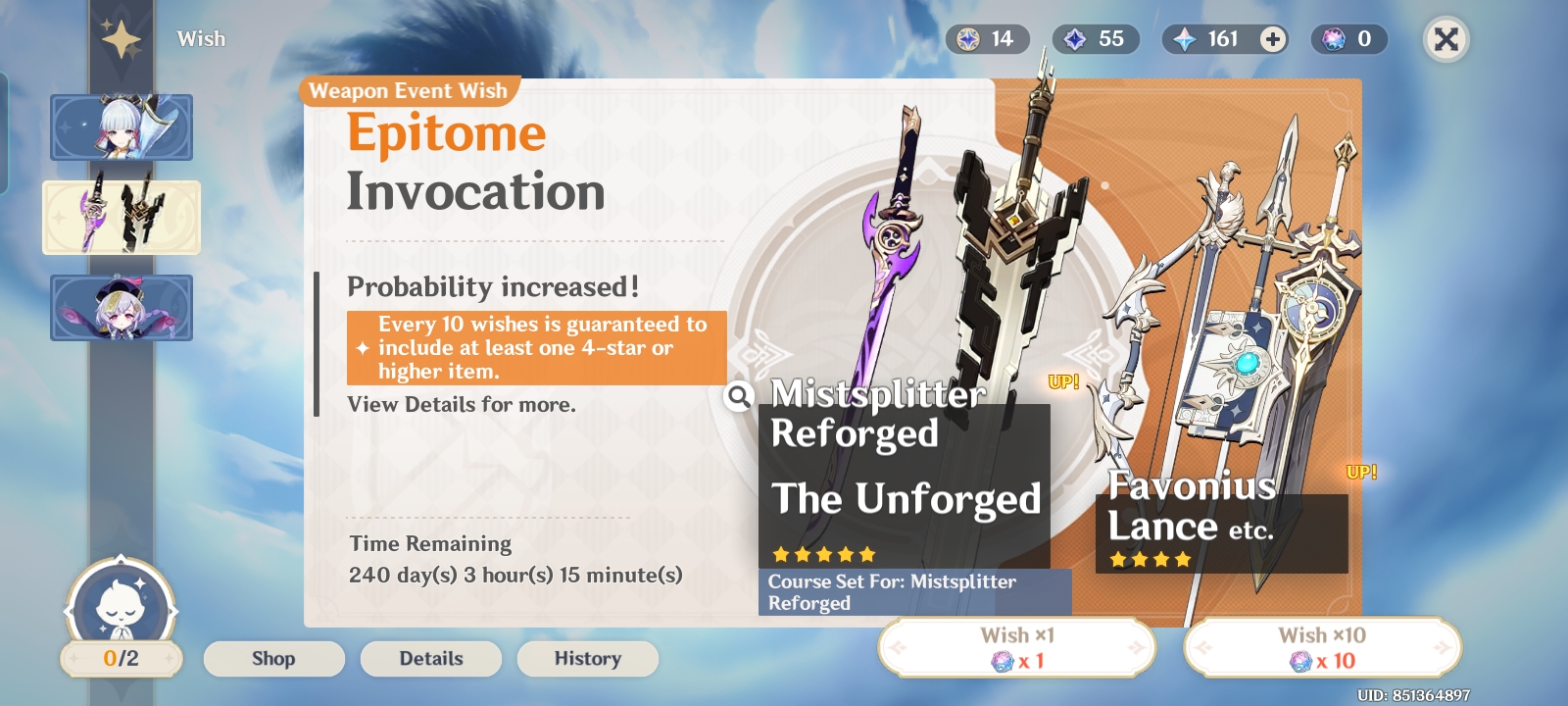Click the Course Set For Mistsplitter Reforged label

point(912,593)
